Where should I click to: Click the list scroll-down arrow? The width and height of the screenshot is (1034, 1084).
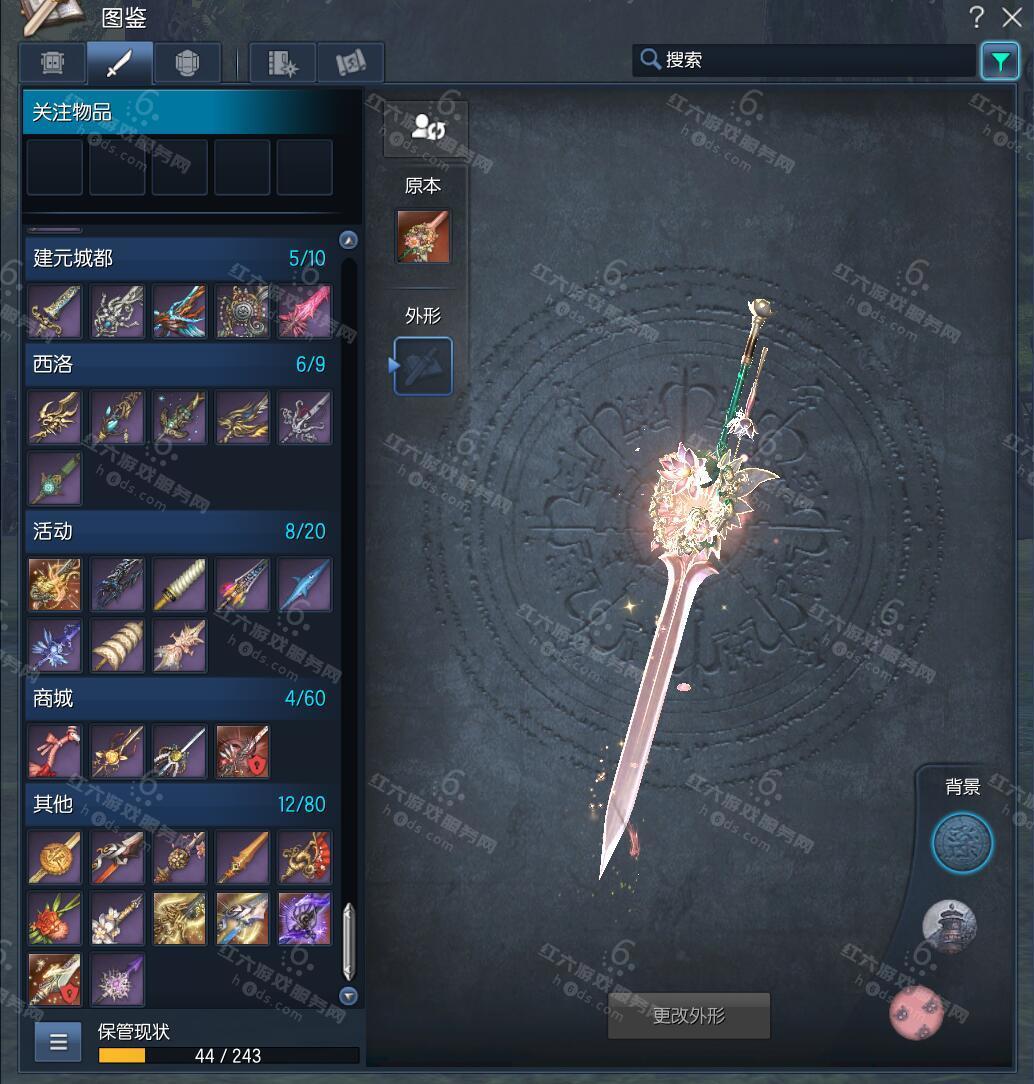(x=348, y=995)
